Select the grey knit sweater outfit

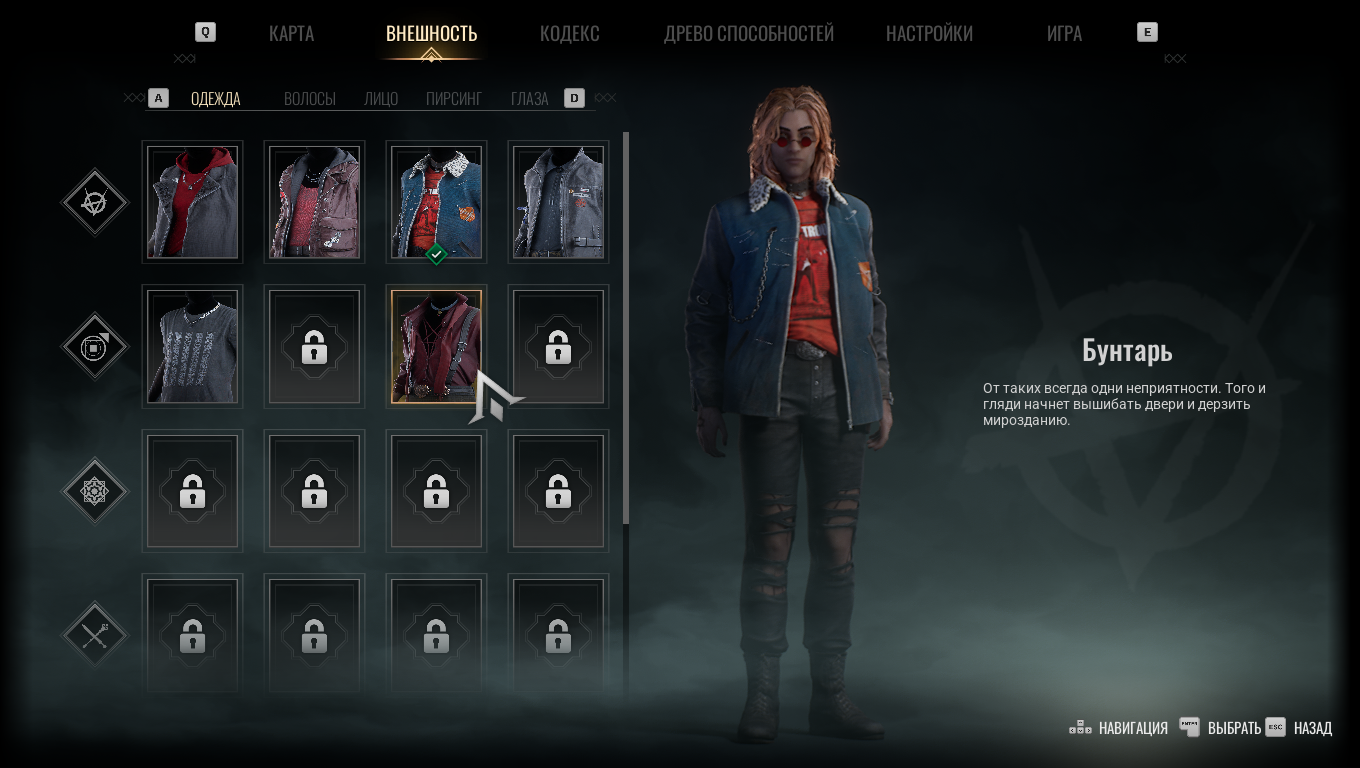click(x=192, y=346)
